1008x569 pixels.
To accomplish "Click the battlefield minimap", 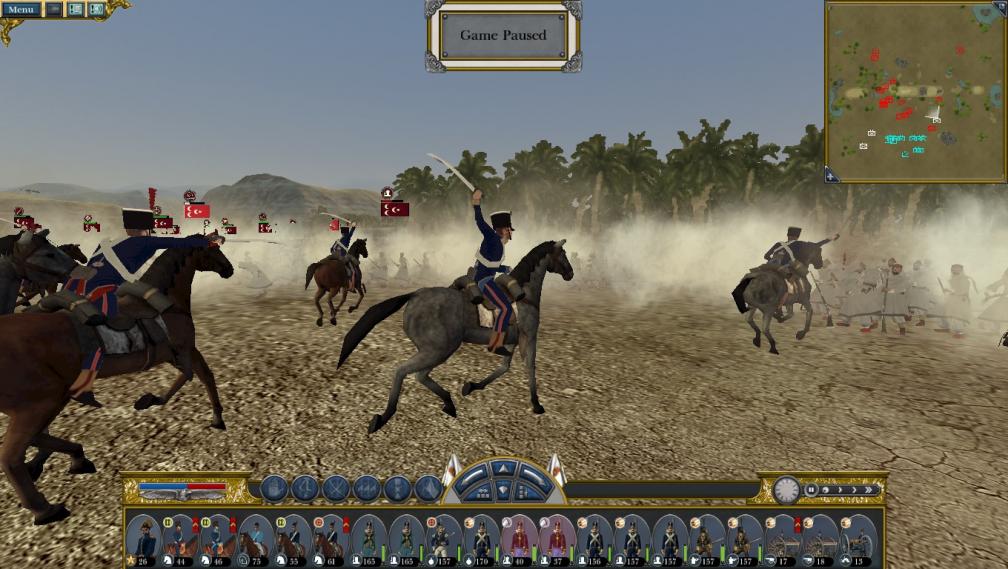I will coord(915,90).
